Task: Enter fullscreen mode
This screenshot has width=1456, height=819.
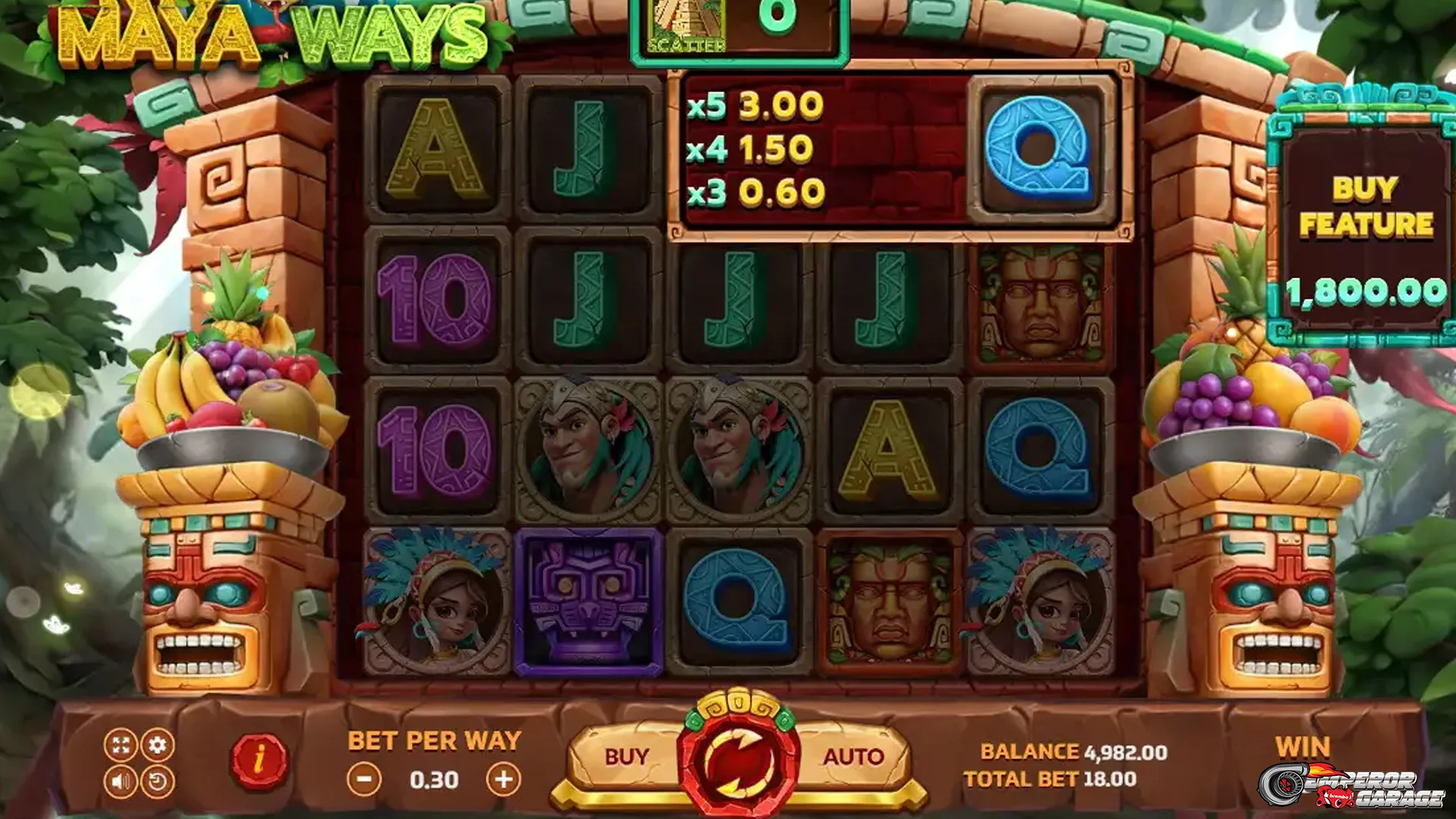Action: click(x=121, y=745)
